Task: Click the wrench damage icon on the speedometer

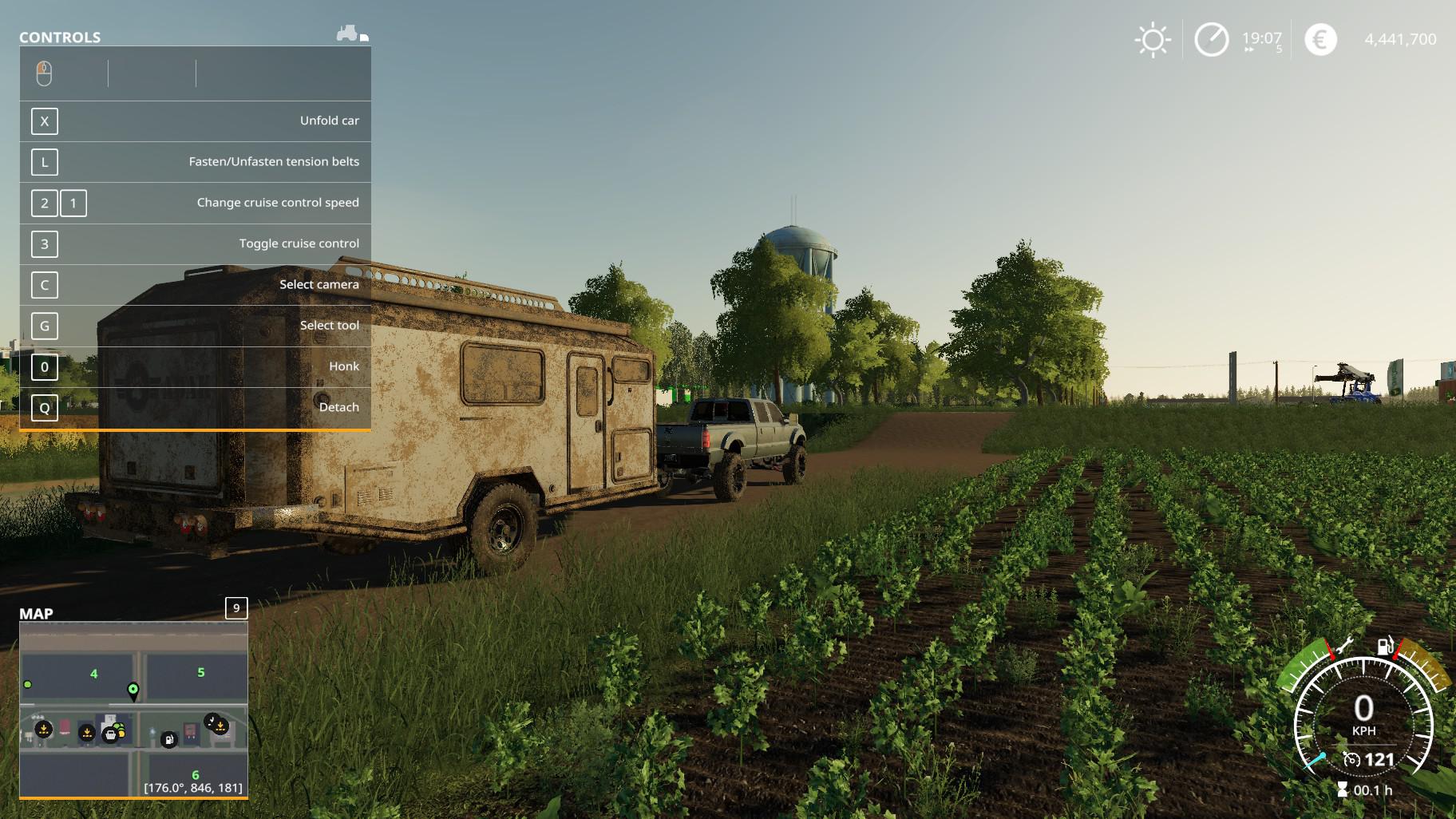Action: click(1343, 645)
